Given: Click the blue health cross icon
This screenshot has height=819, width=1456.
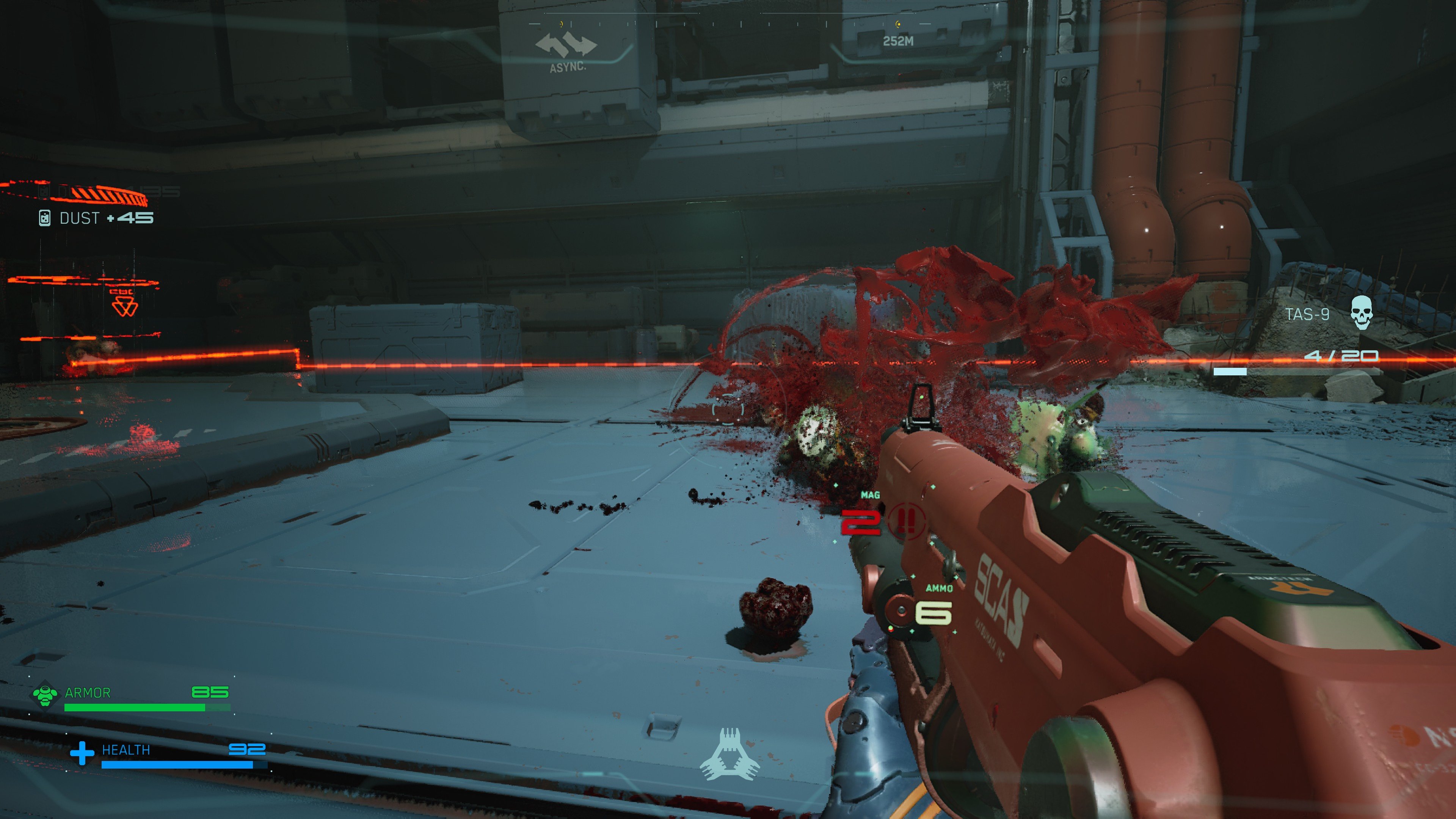Looking at the screenshot, I should [x=82, y=753].
